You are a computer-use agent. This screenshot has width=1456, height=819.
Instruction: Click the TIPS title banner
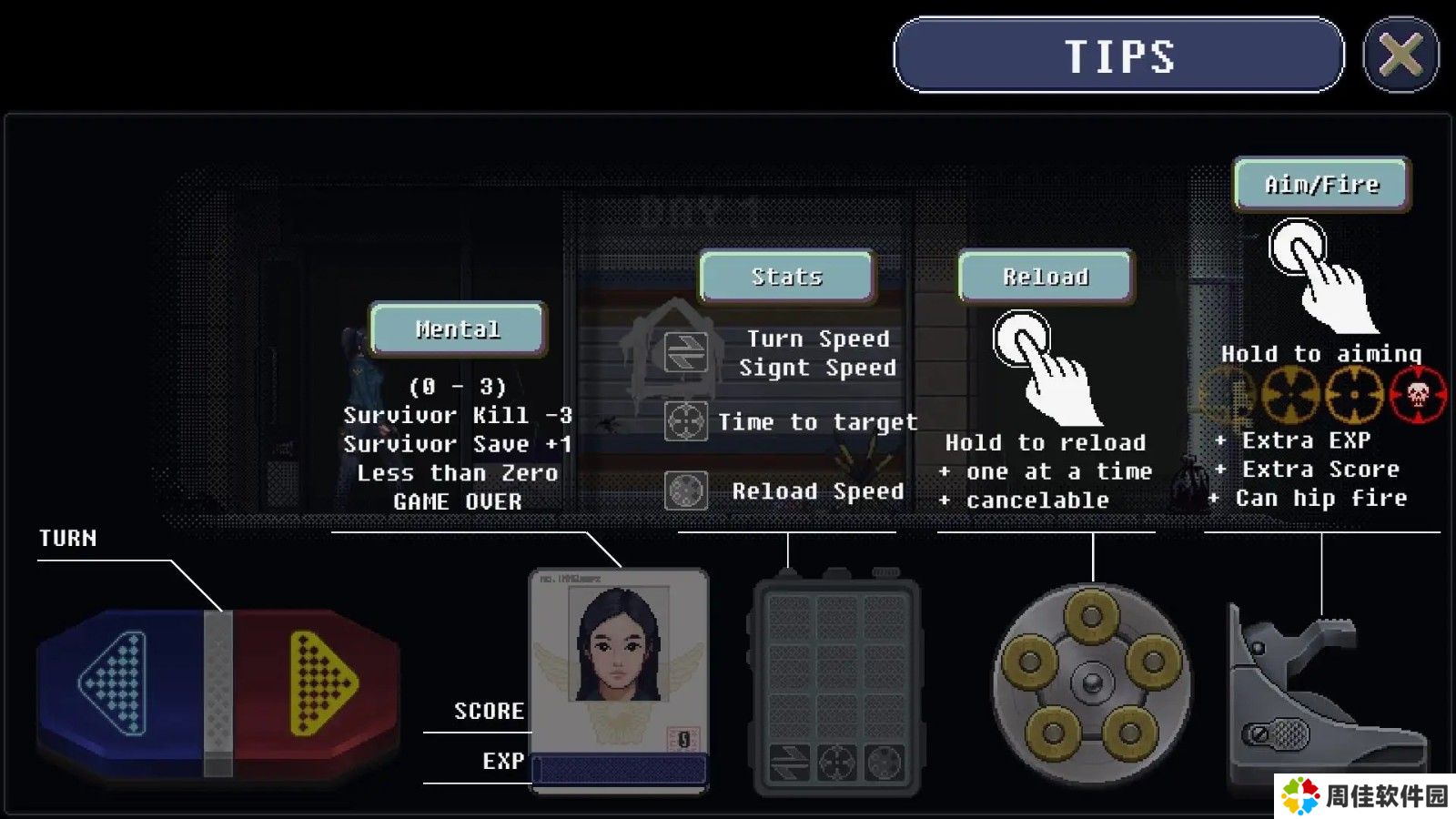(x=1118, y=56)
